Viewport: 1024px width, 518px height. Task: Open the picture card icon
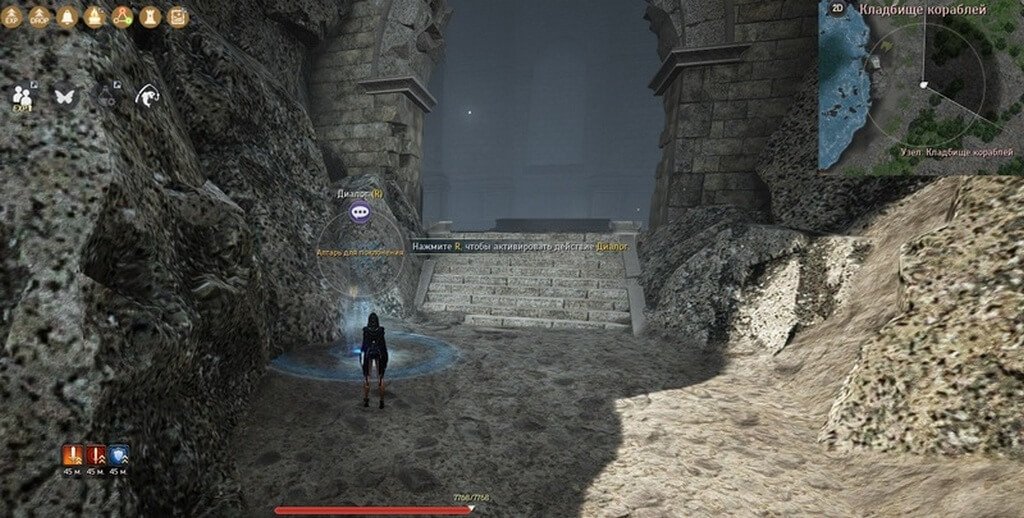178,17
